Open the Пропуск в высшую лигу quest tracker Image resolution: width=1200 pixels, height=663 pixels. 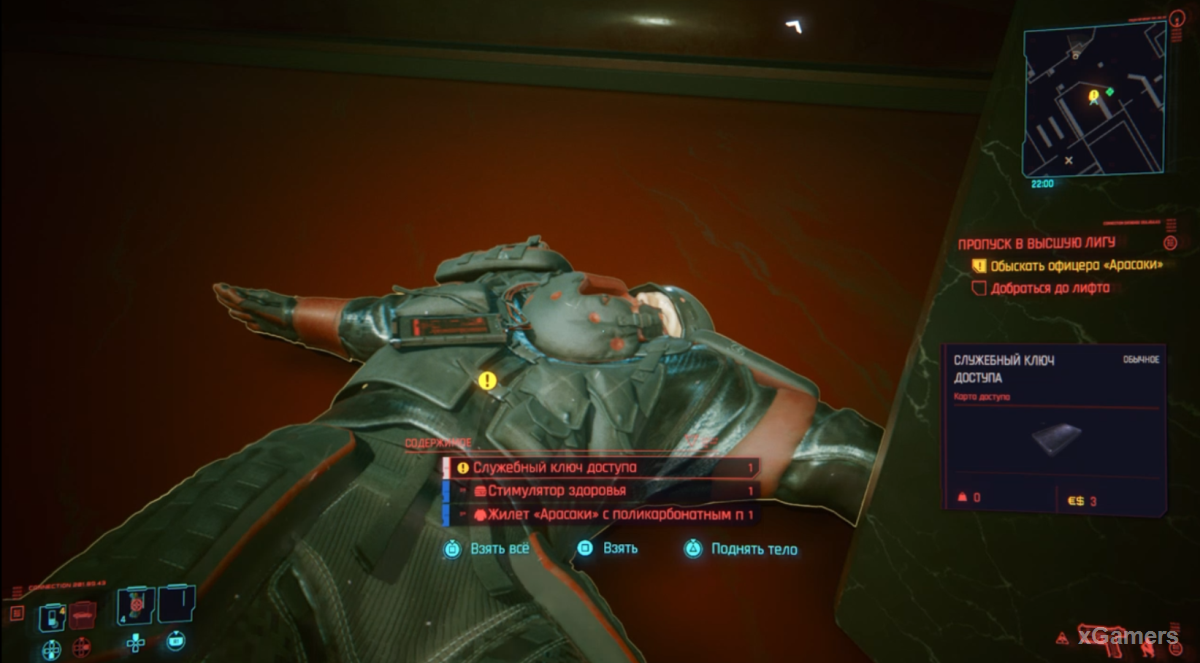coord(1036,243)
